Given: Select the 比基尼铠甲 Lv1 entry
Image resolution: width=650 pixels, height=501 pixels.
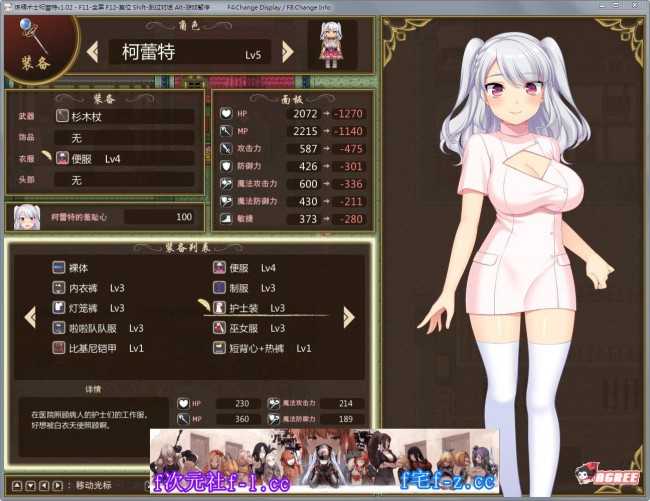Looking at the screenshot, I should coord(98,348).
